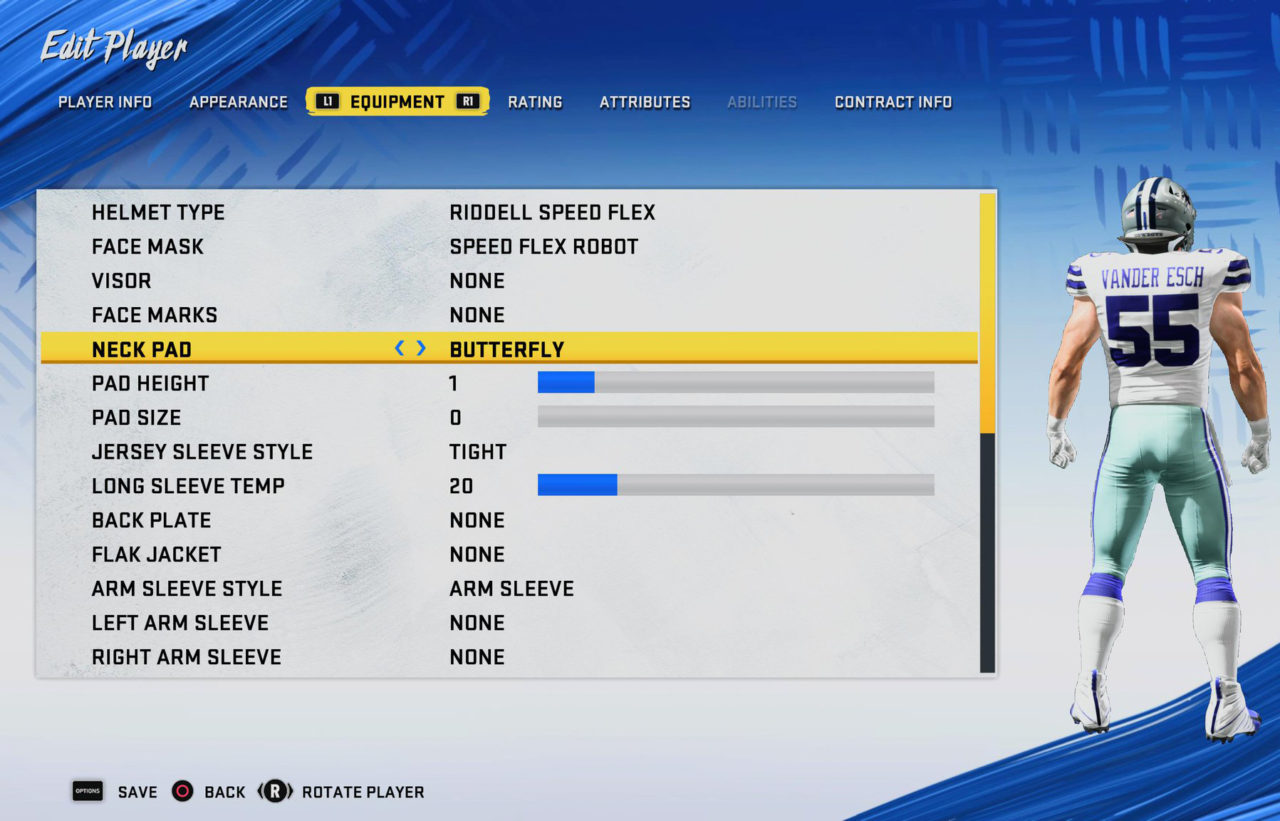Viewport: 1280px width, 821px height.
Task: Choose the Face Mask row
Action: (x=507, y=247)
